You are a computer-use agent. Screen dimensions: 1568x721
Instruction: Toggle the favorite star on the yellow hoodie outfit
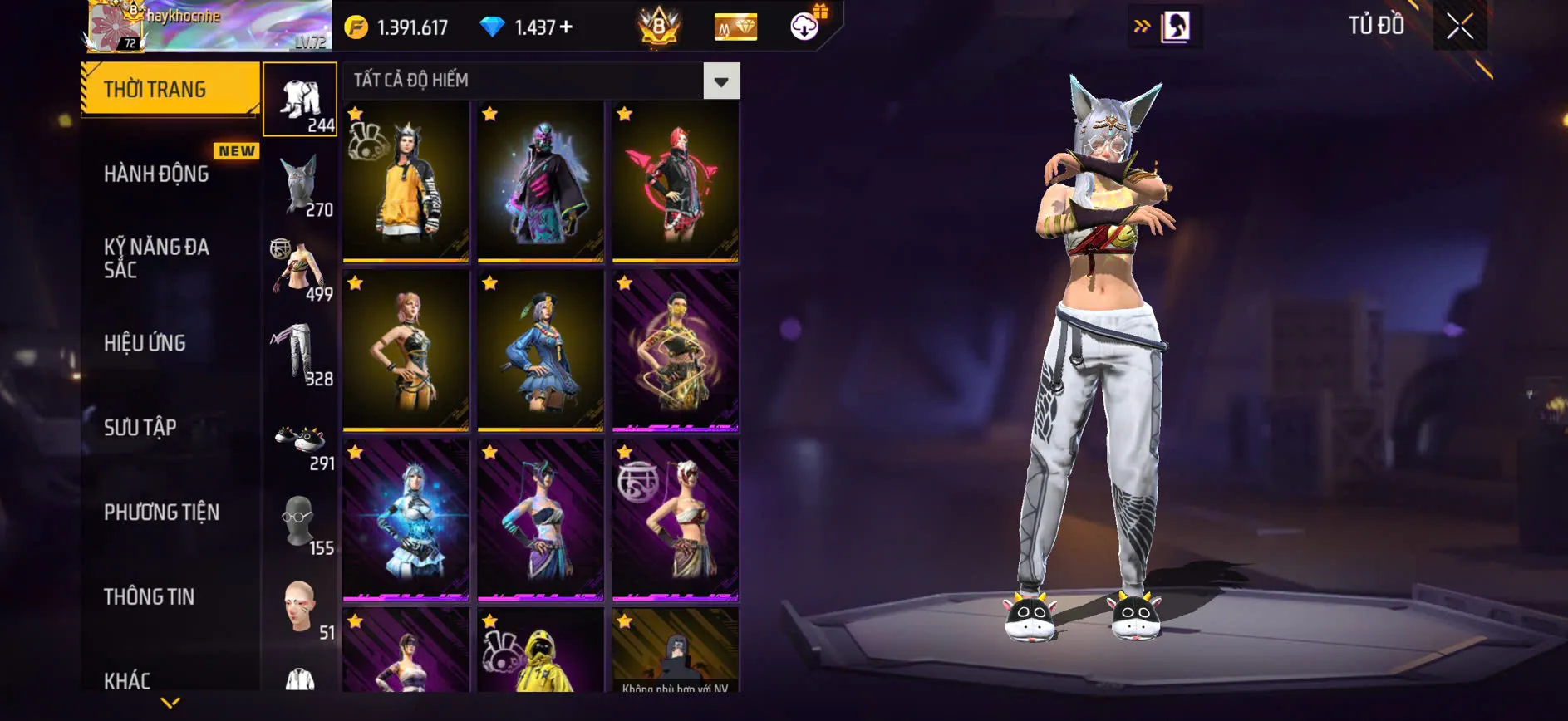(x=356, y=112)
